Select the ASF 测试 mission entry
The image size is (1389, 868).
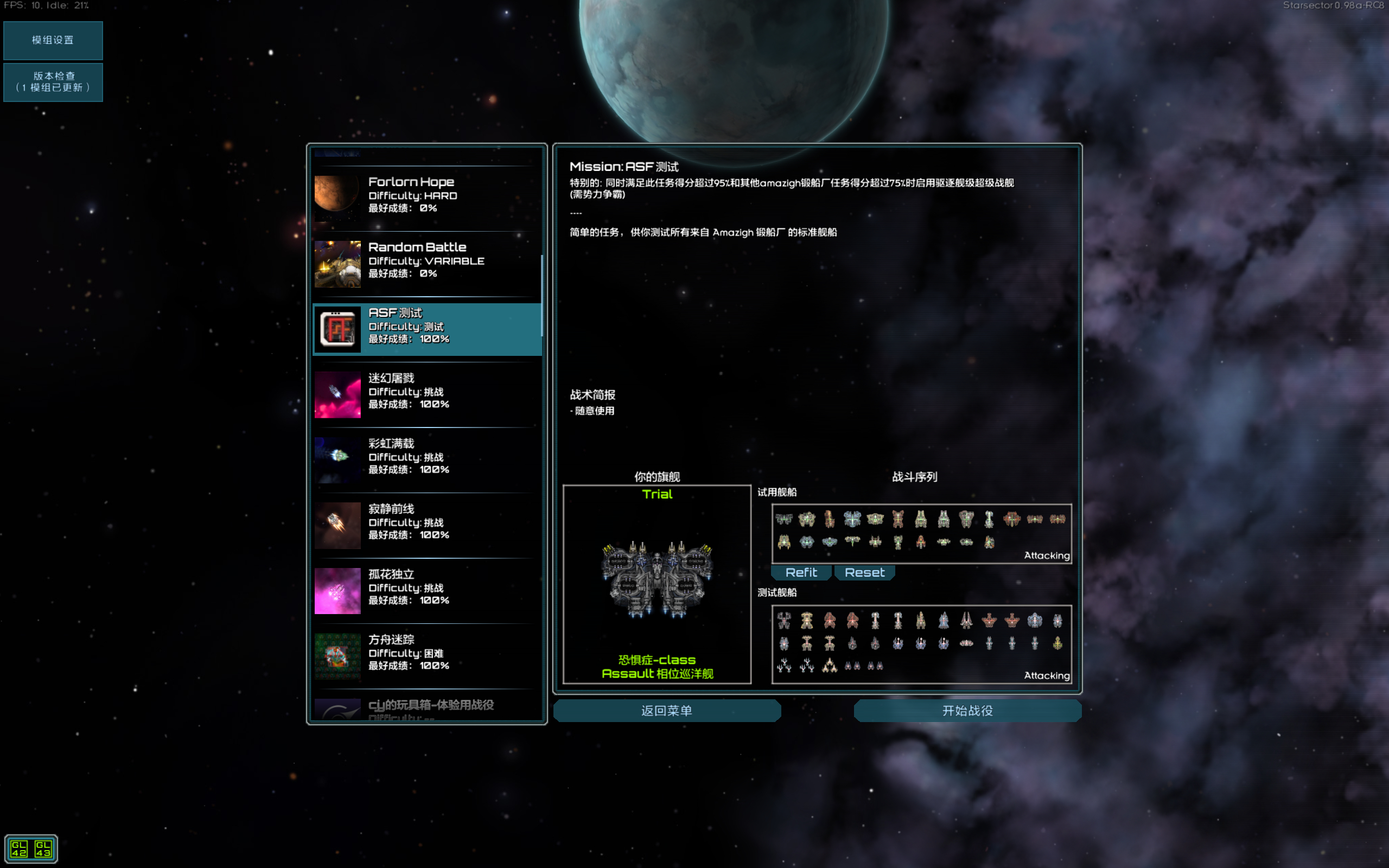pos(426,326)
